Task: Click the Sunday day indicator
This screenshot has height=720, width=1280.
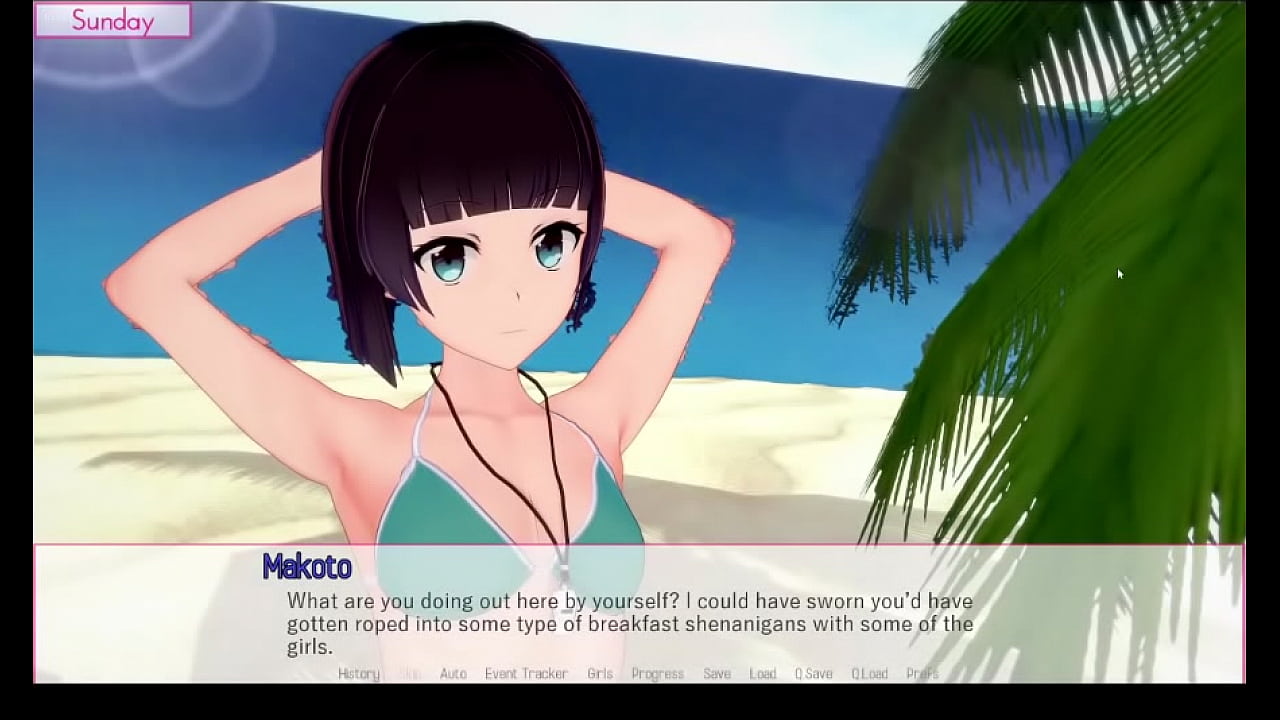Action: click(x=113, y=21)
